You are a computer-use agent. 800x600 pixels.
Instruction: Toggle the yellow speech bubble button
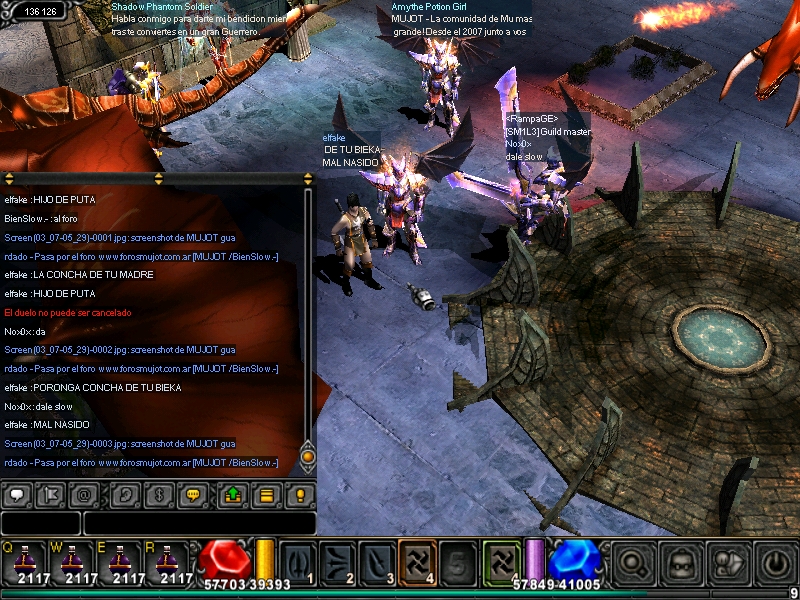(x=192, y=494)
